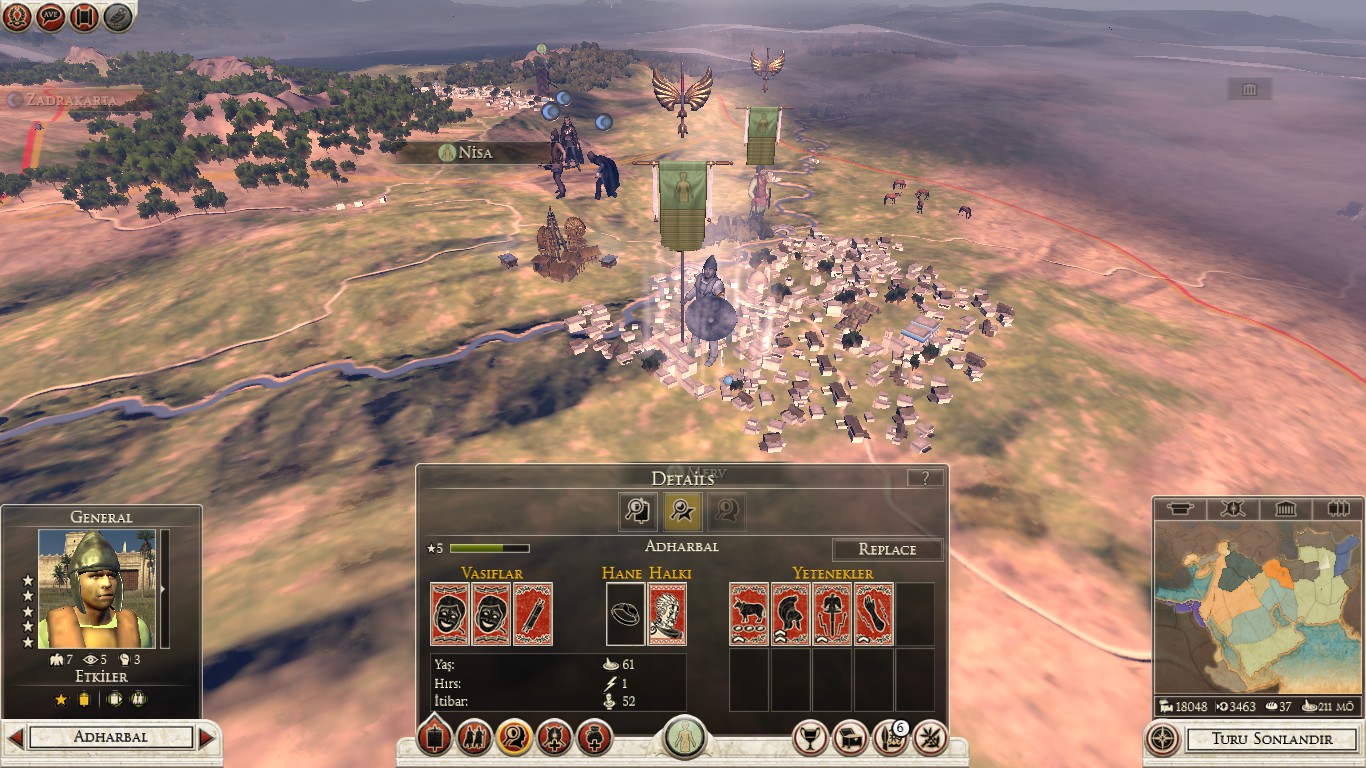Select the eagle standard skill card
Viewport: 1366px width, 768px height.
(x=832, y=614)
